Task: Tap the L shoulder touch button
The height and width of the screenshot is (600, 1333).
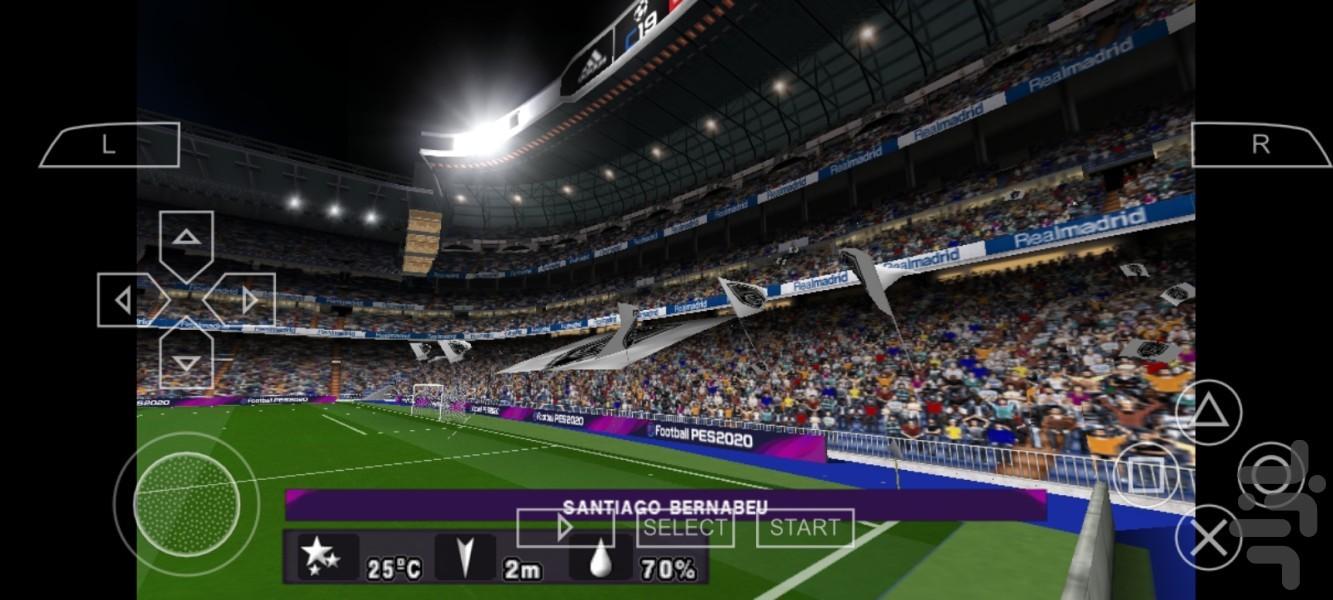Action: pyautogui.click(x=110, y=145)
